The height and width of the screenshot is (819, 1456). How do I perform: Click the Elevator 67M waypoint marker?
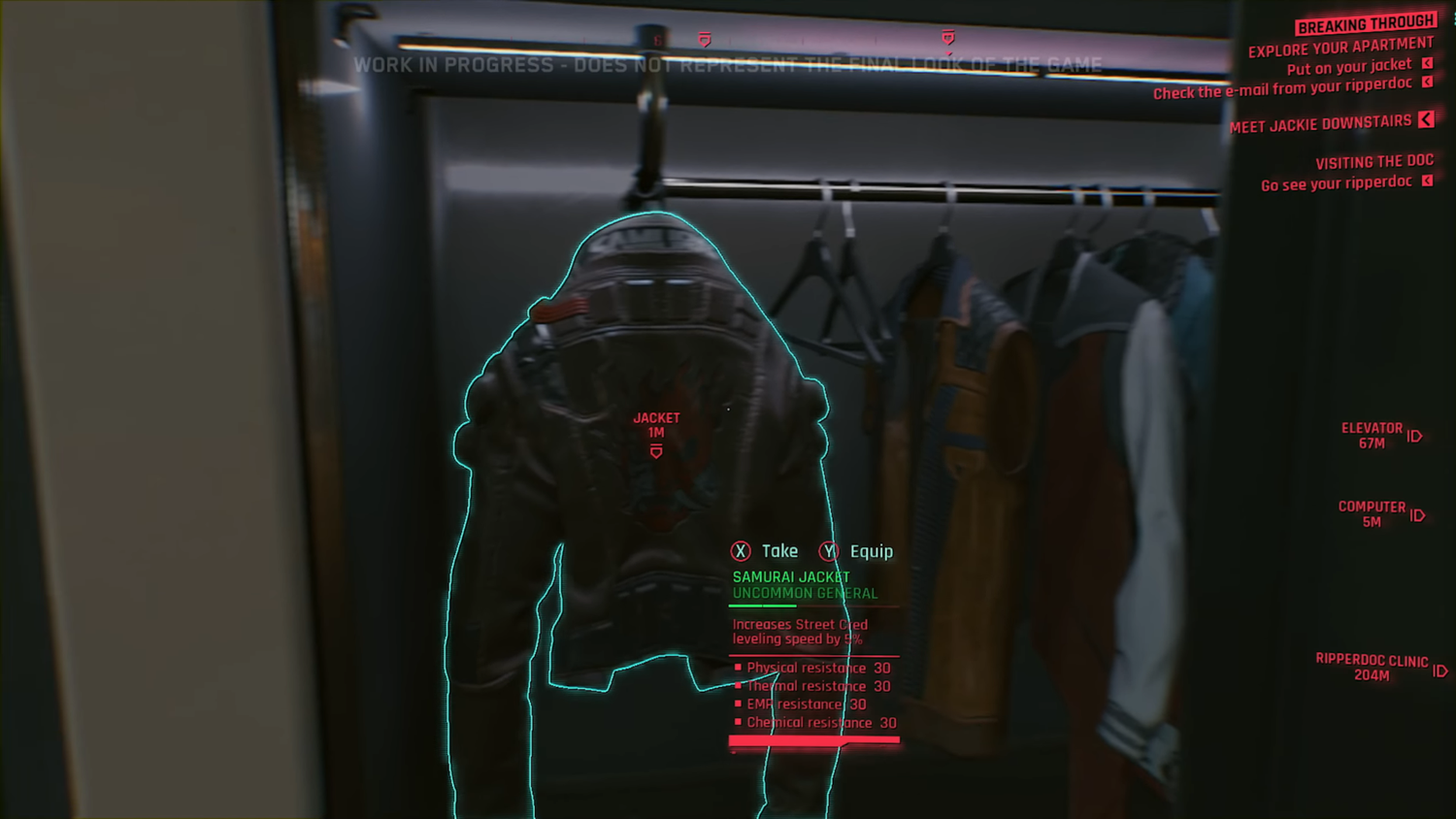tap(1373, 436)
